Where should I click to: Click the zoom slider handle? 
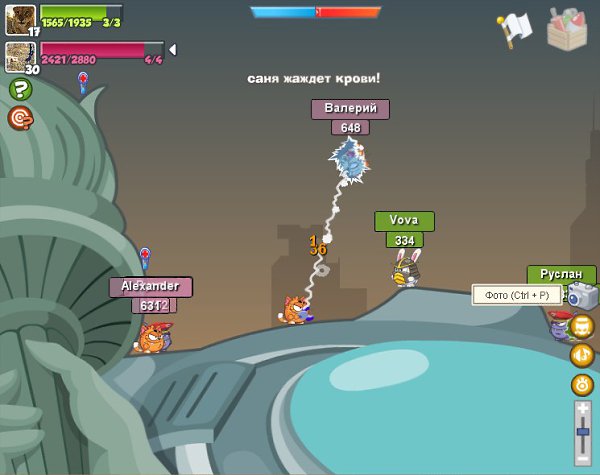pyautogui.click(x=583, y=431)
